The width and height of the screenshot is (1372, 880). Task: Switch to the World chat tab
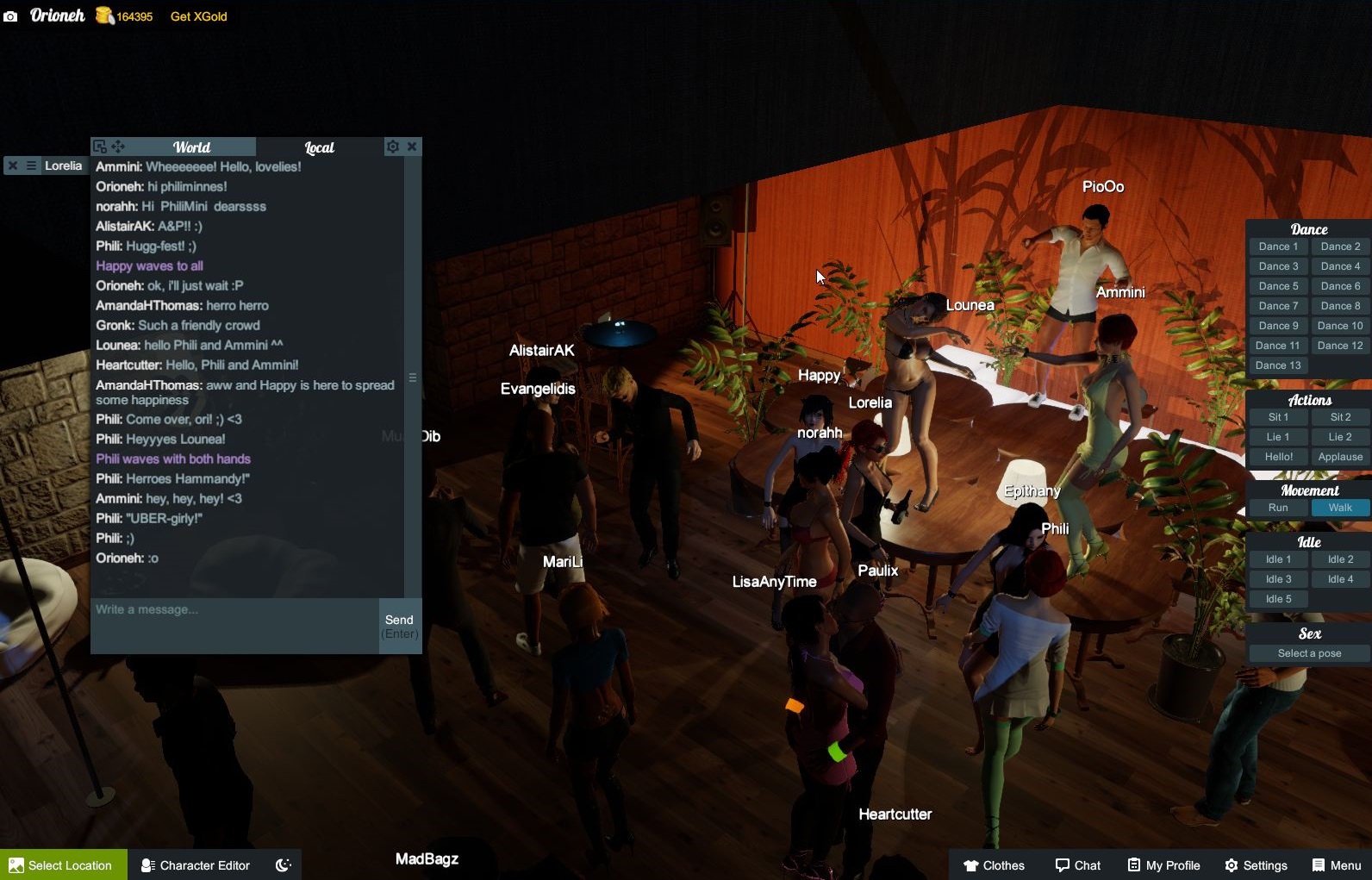[191, 147]
